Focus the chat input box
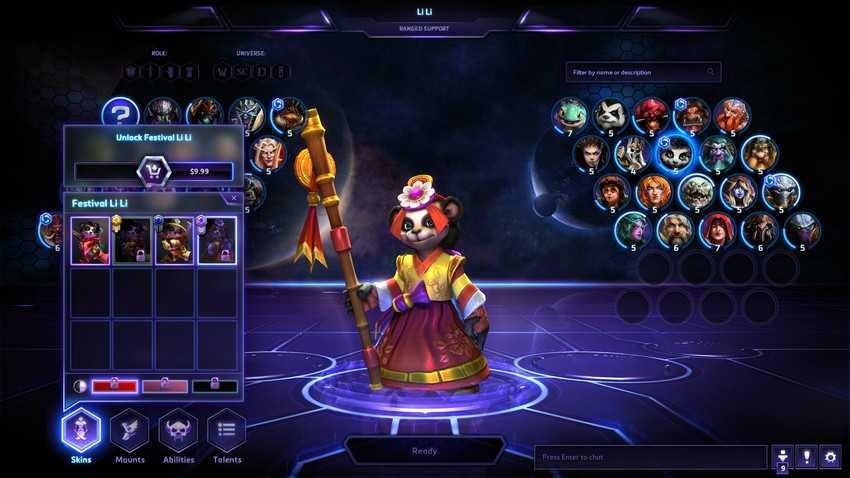850x478 pixels. [x=650, y=457]
